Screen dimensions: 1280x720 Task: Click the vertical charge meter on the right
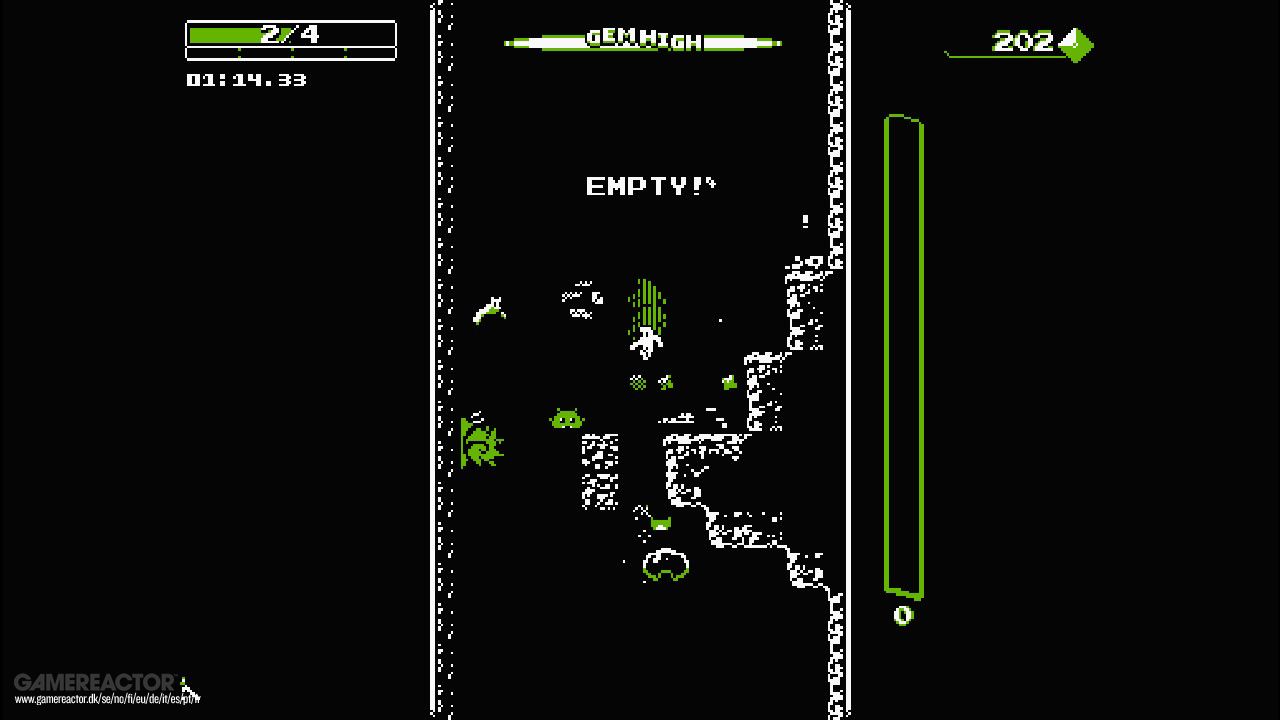click(903, 355)
